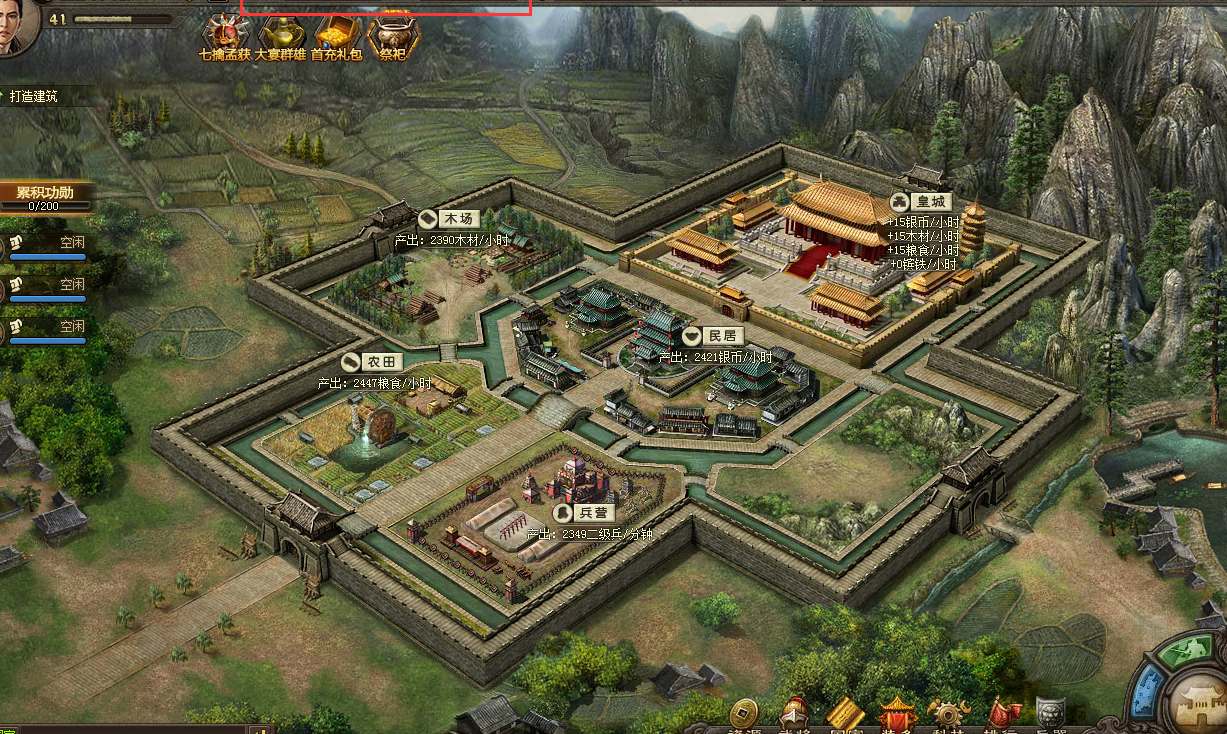Open the 祭祀 sacrifice cauldron icon
Viewport: 1227px width, 734px height.
(x=393, y=36)
